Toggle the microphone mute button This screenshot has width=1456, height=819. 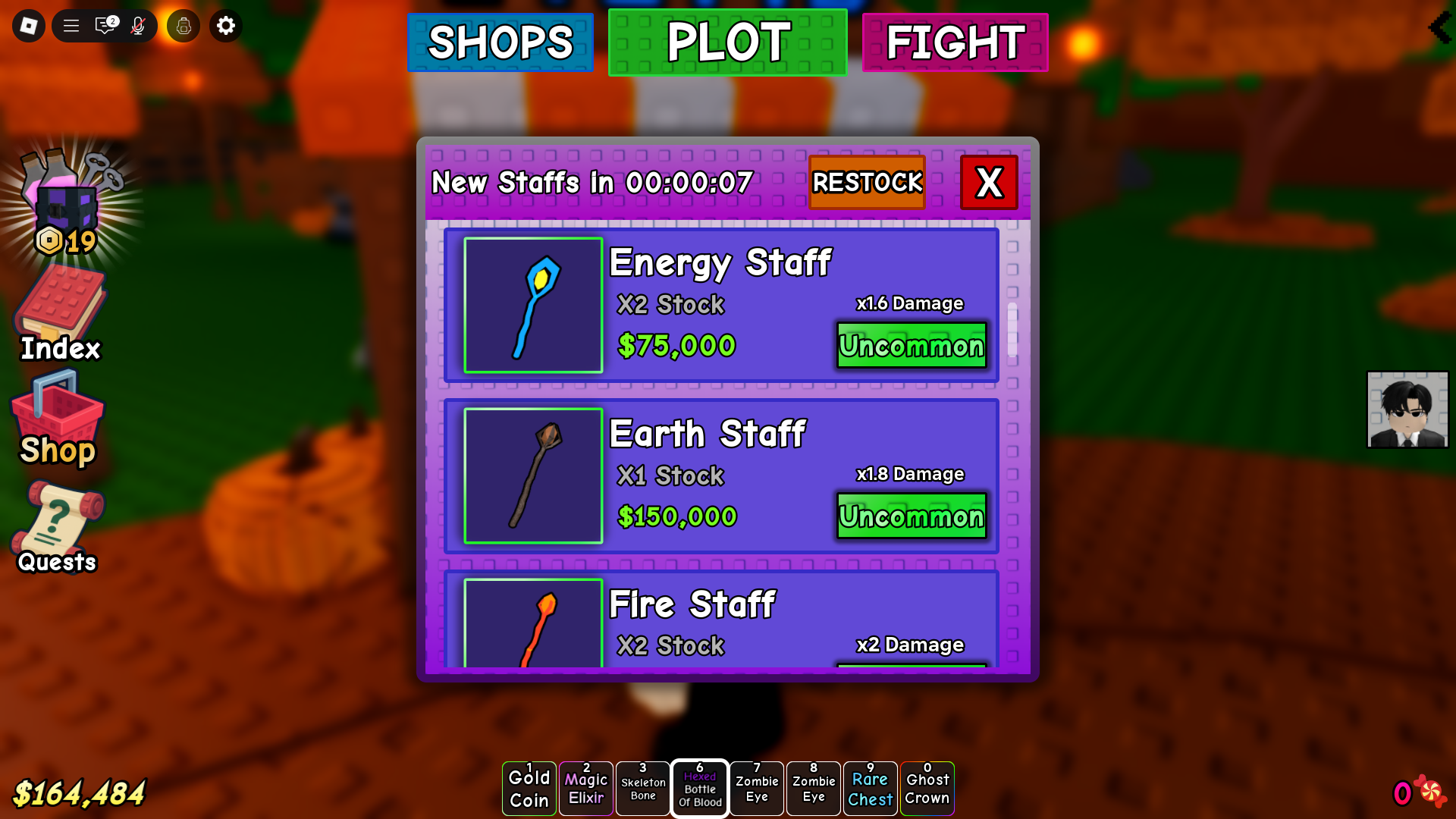coord(137,25)
